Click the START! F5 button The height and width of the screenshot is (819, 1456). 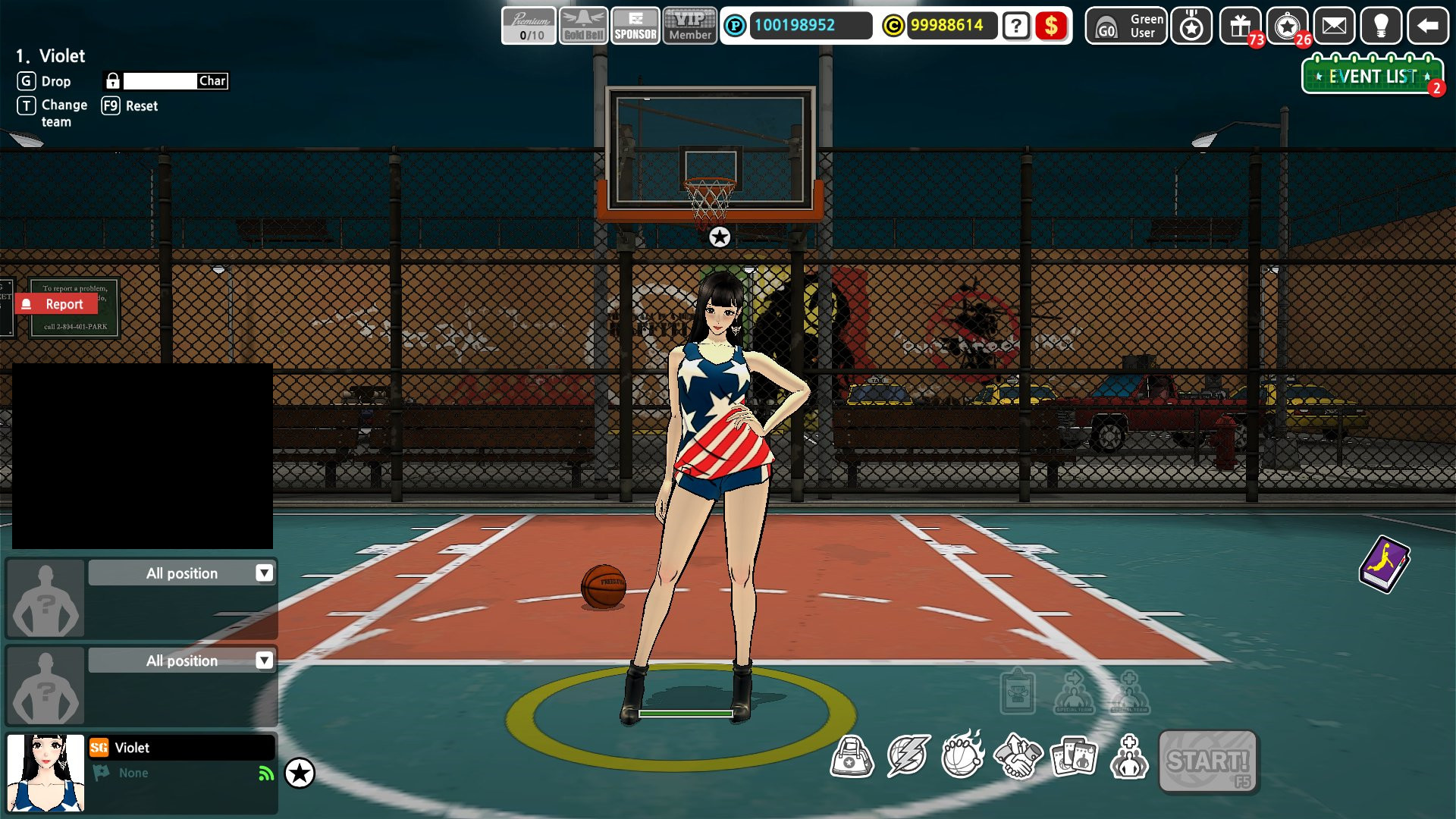pos(1206,762)
